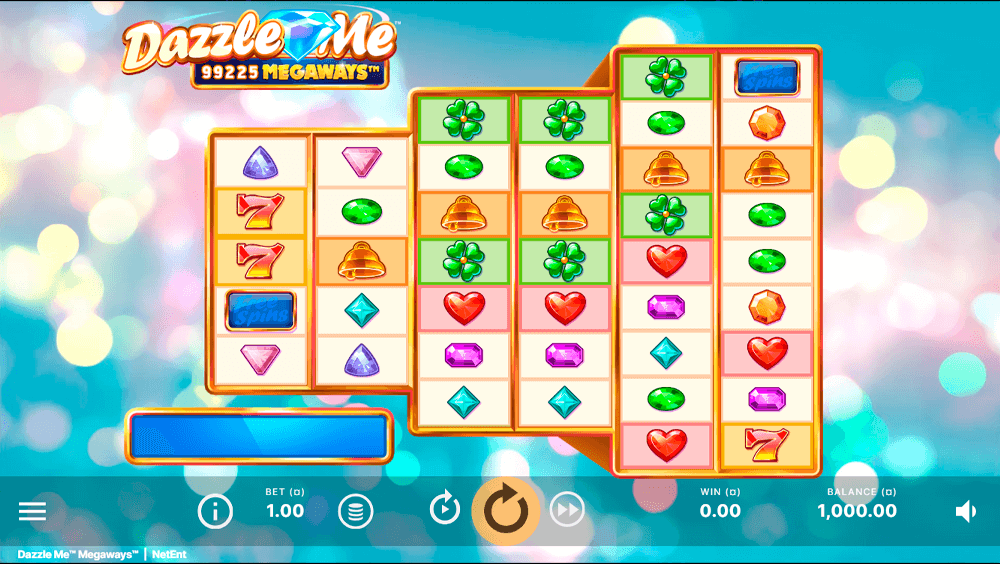Open the bet coin stack selector

click(355, 512)
